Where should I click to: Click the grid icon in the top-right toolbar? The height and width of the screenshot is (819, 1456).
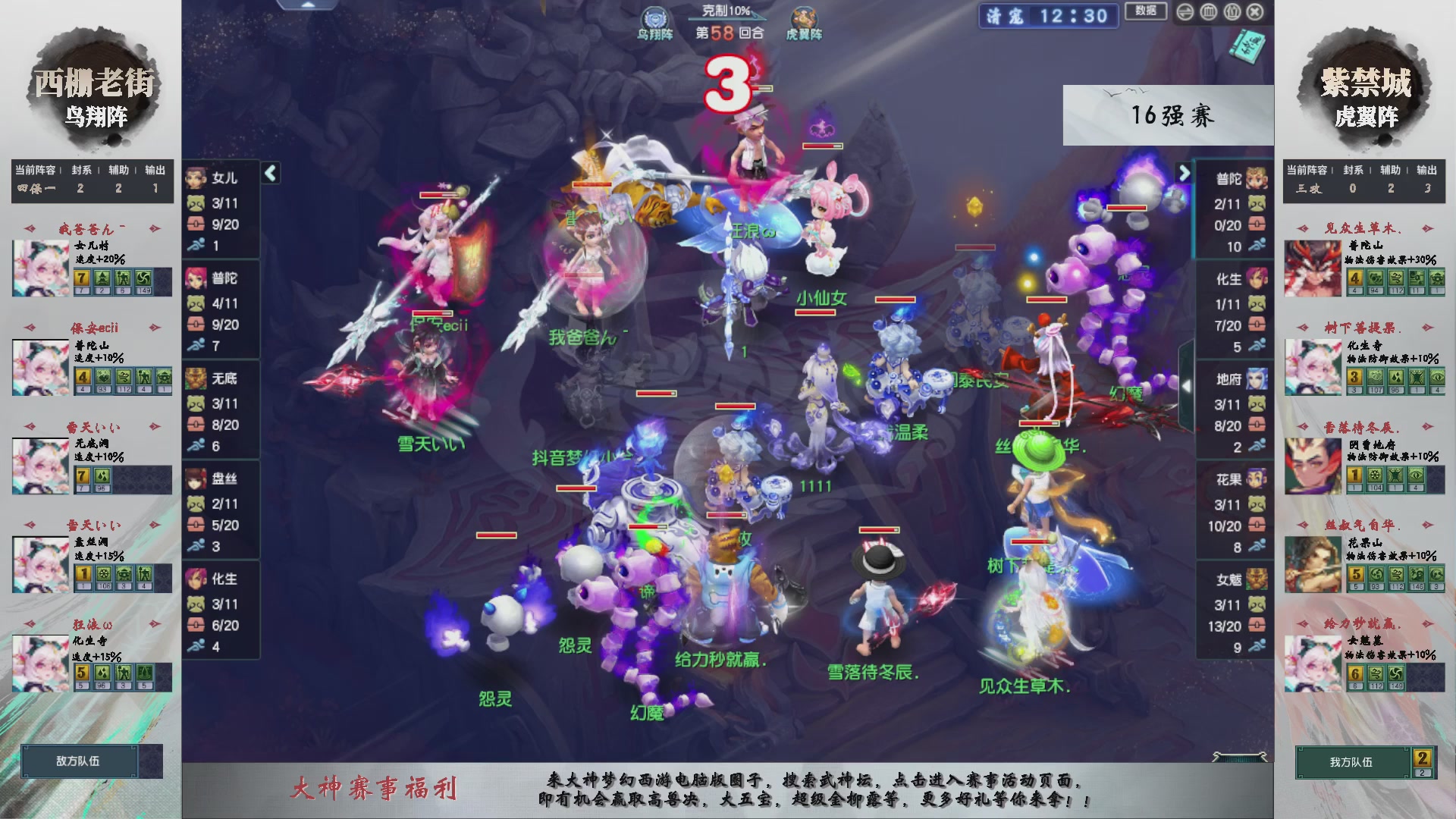[1232, 13]
